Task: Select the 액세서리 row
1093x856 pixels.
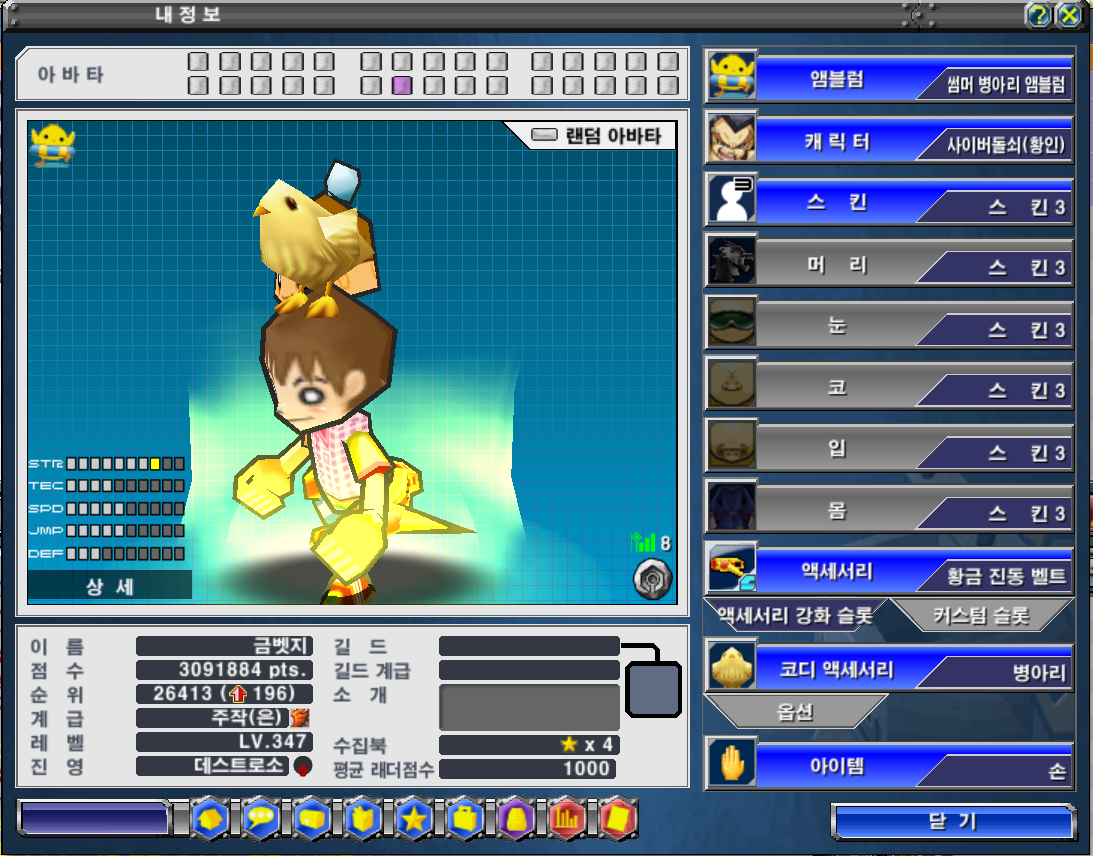Action: click(x=888, y=572)
